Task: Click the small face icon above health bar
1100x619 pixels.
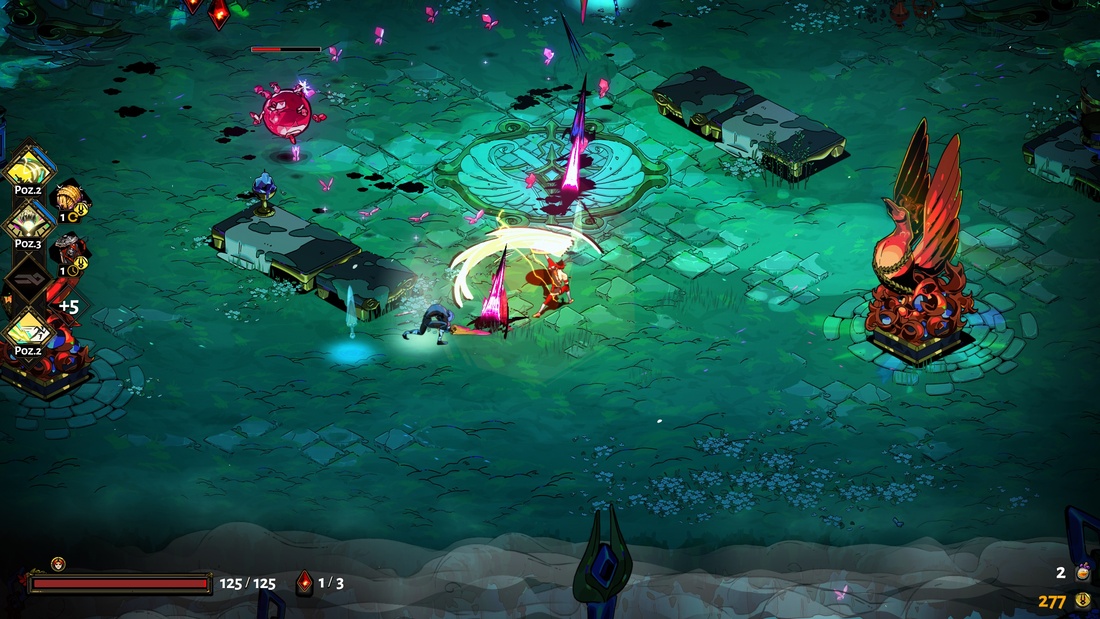Action: click(58, 564)
